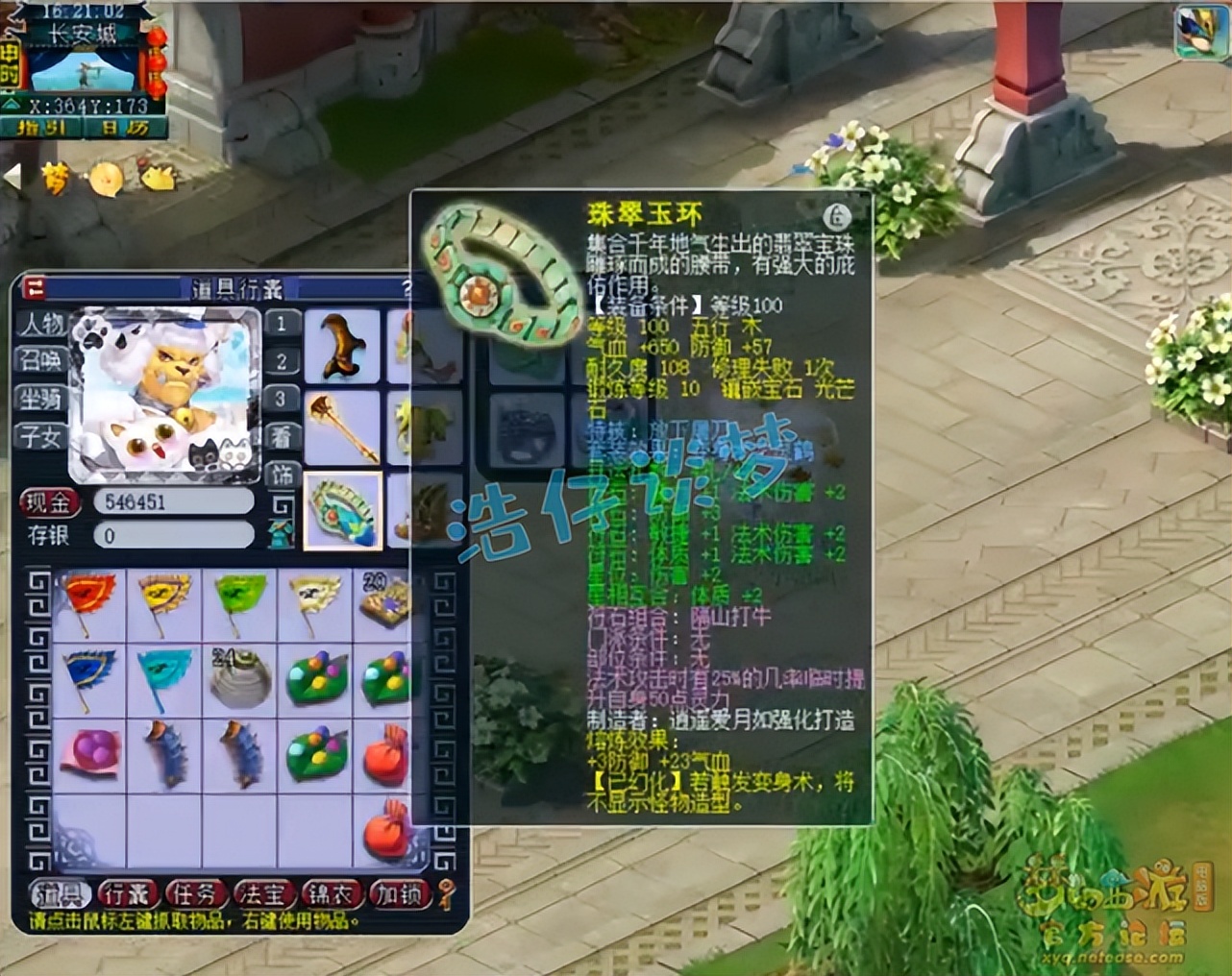Screen dimensions: 1232x976
Task: Click the 召唤 summon button
Action: (39, 360)
